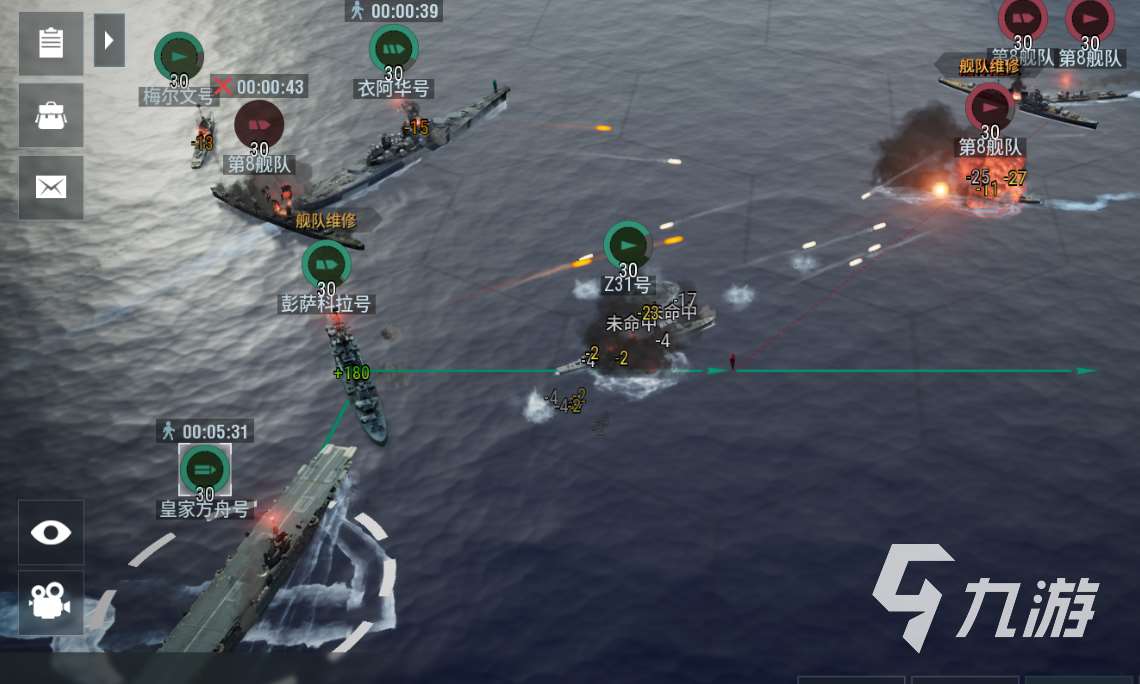Toggle the eye visibility button
The image size is (1140, 684).
50,532
